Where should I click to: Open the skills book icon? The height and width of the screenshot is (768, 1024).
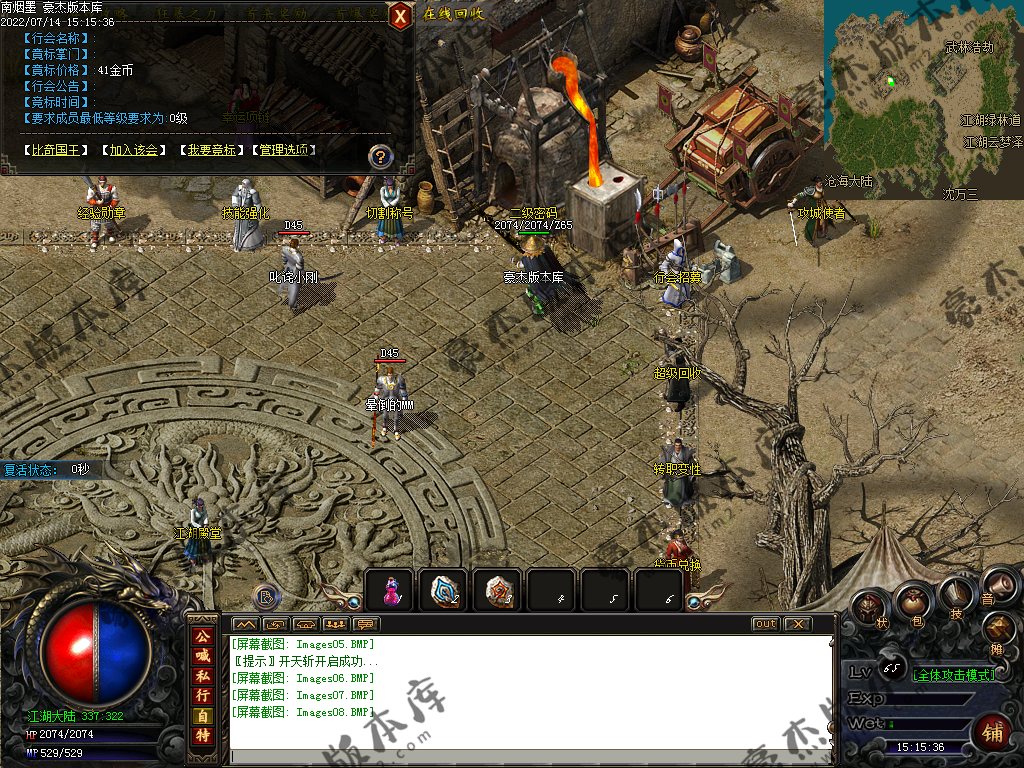coord(957,596)
